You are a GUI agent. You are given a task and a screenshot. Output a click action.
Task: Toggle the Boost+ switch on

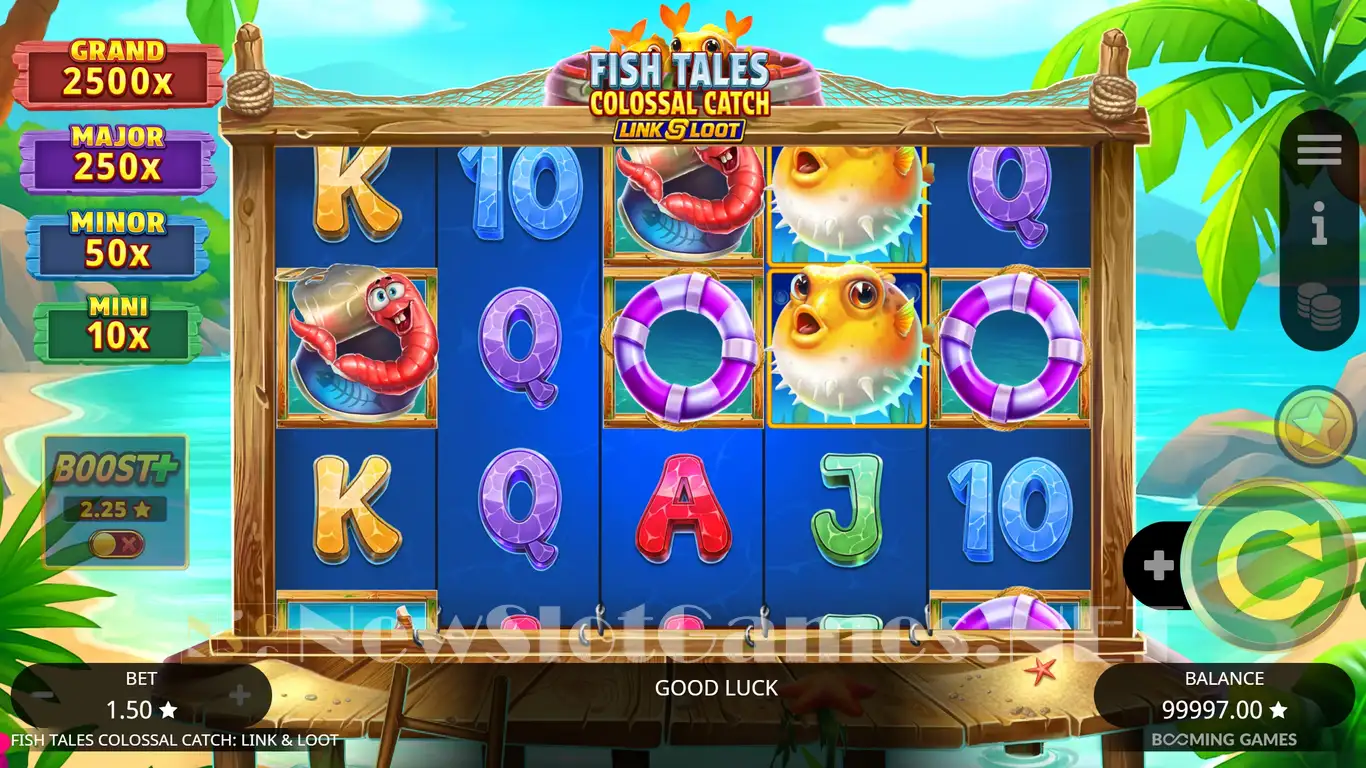[116, 544]
